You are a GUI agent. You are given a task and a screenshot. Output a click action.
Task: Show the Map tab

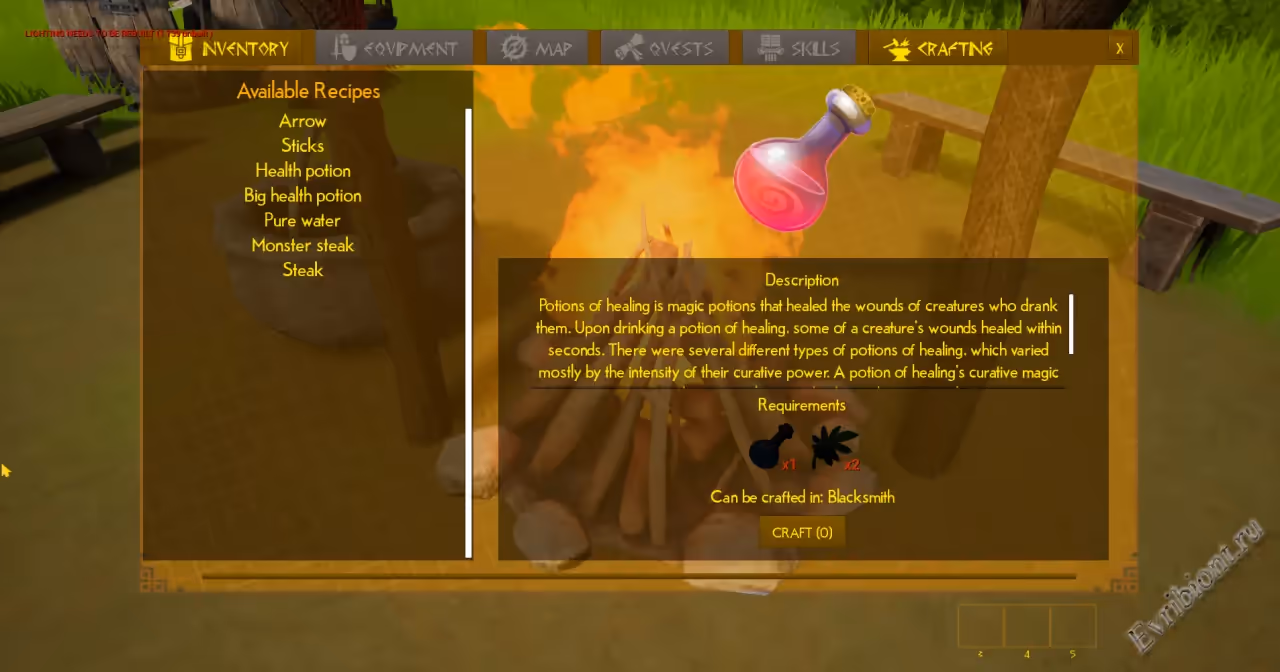(x=537, y=48)
